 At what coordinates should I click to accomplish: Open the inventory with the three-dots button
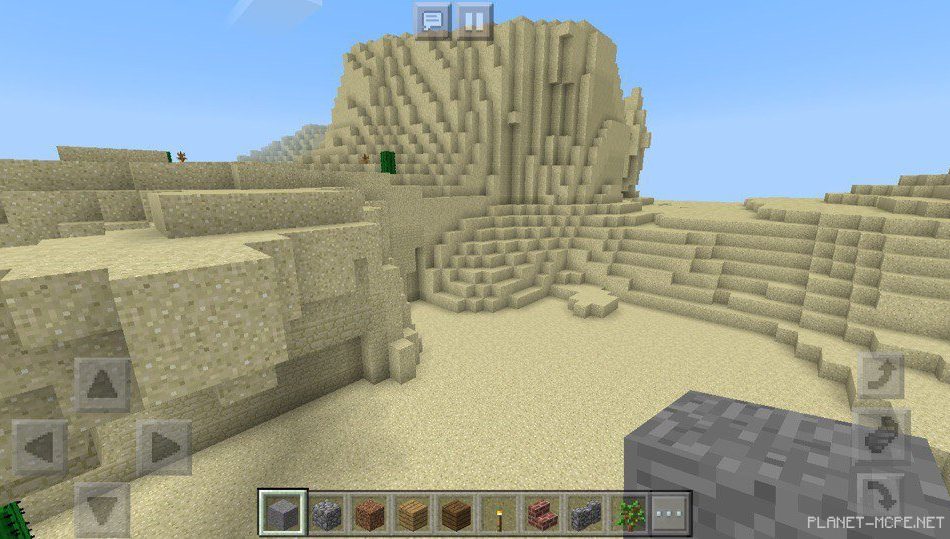[671, 514]
